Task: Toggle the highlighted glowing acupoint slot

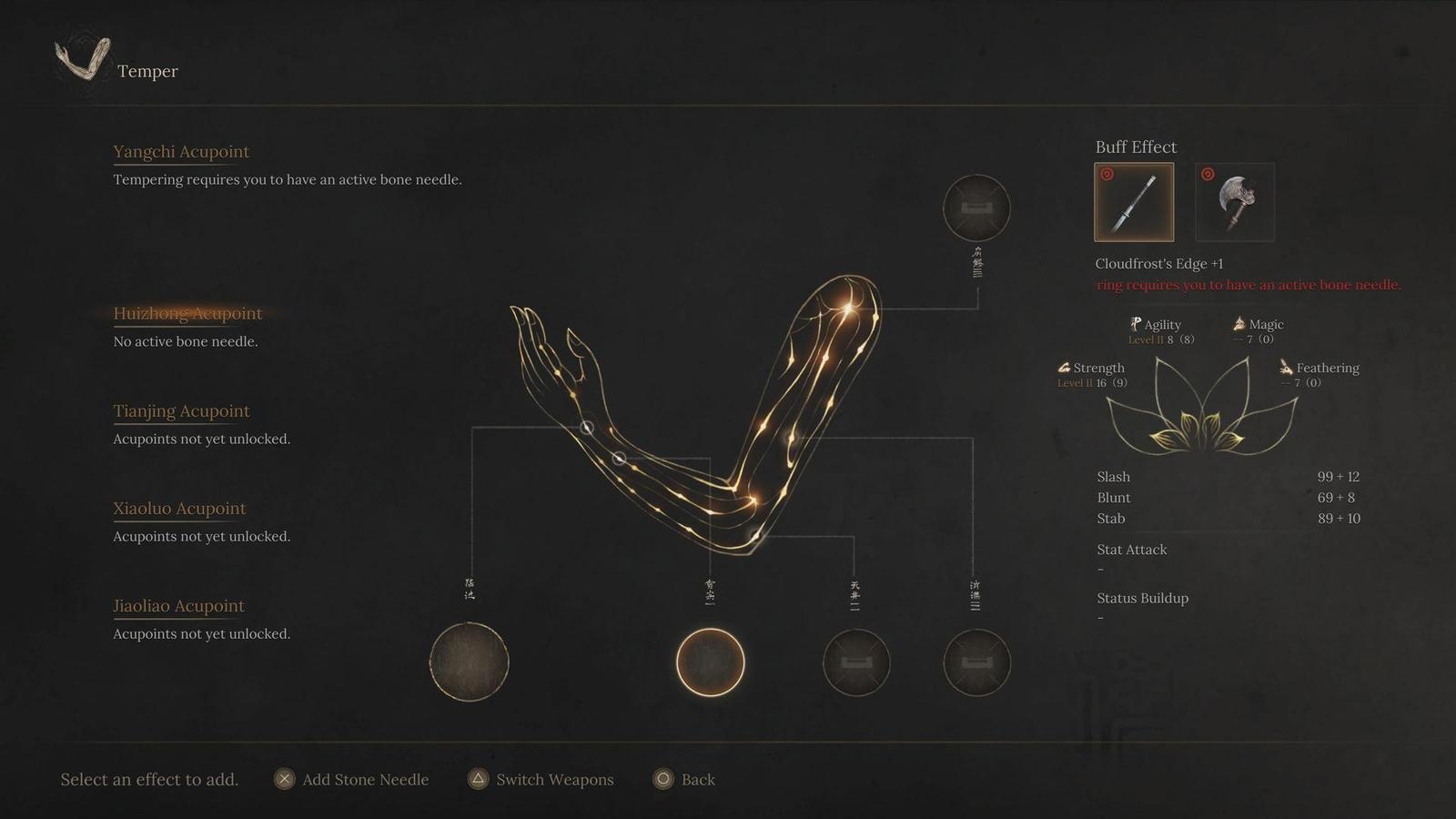Action: click(711, 663)
